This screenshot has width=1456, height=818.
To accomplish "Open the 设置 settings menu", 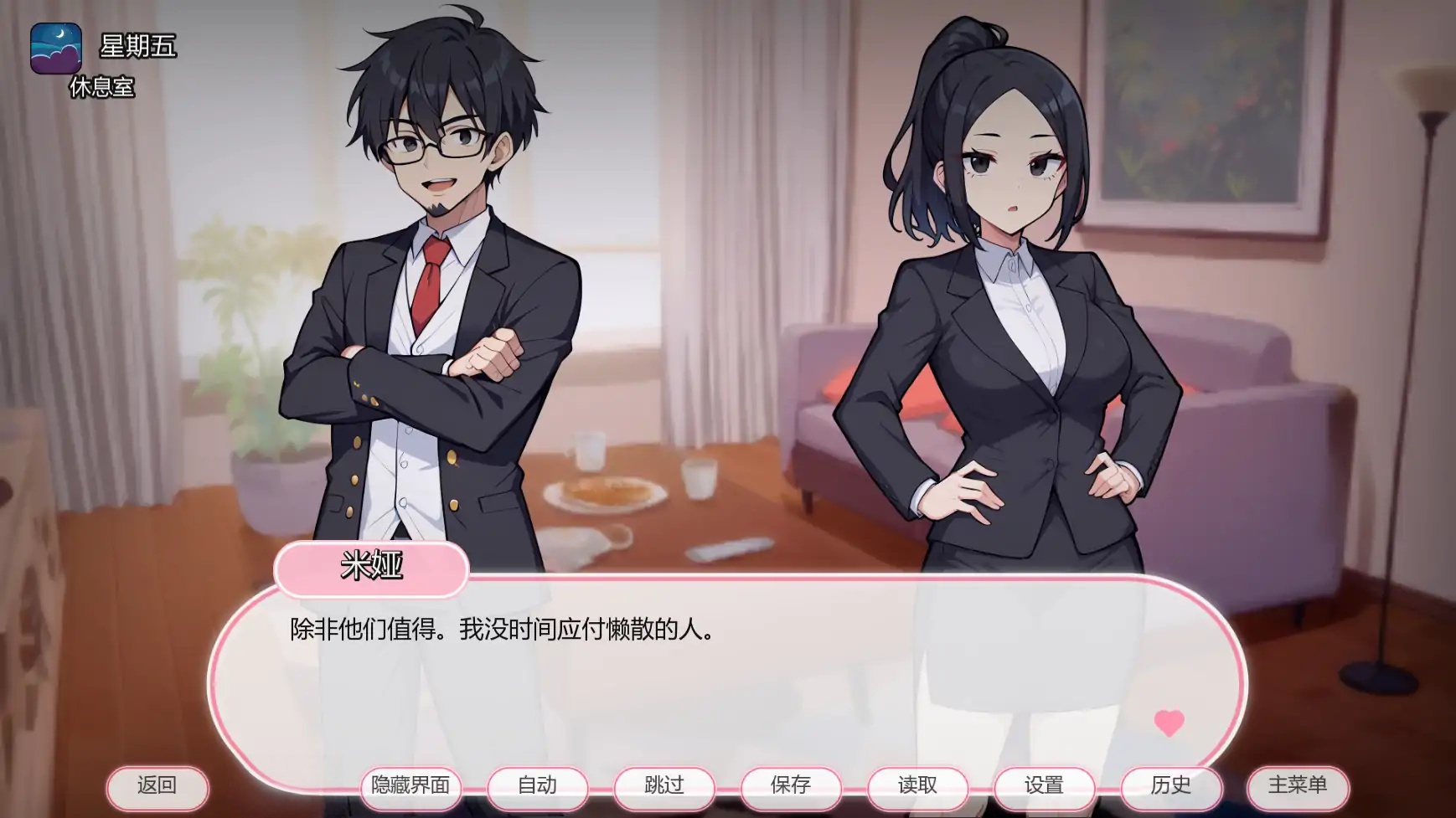I will [1046, 787].
